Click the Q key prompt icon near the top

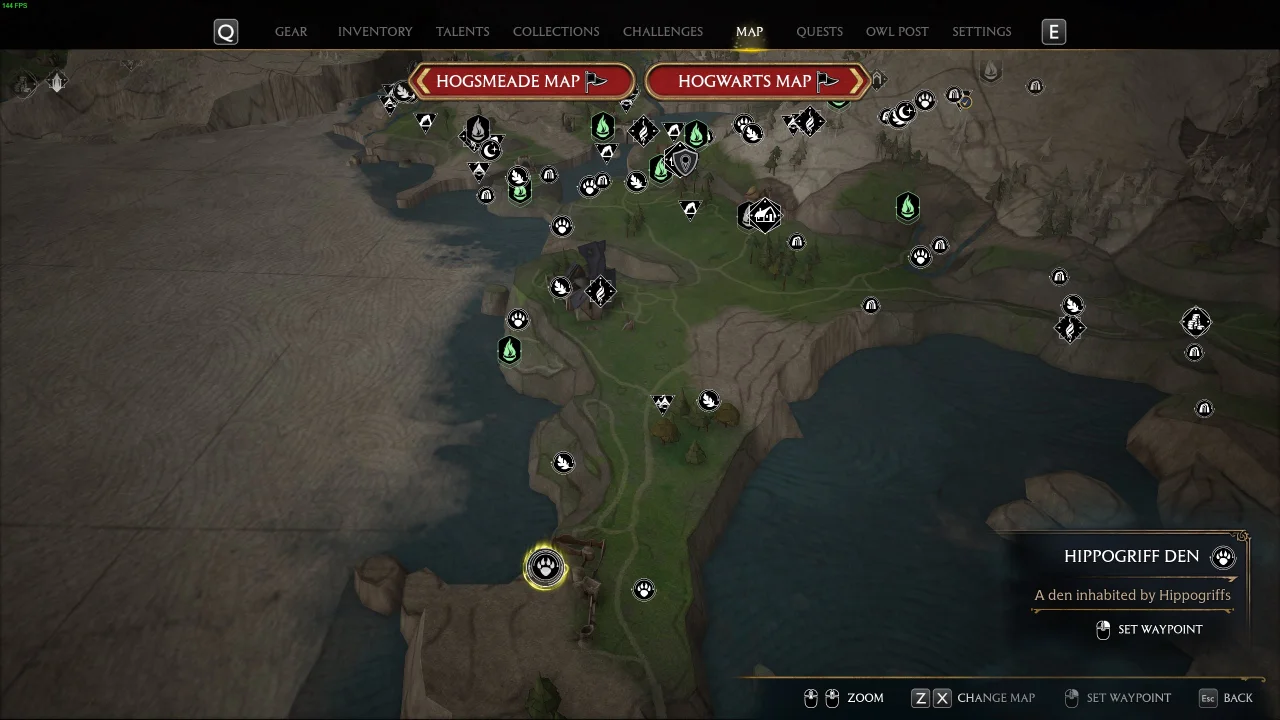(x=225, y=31)
